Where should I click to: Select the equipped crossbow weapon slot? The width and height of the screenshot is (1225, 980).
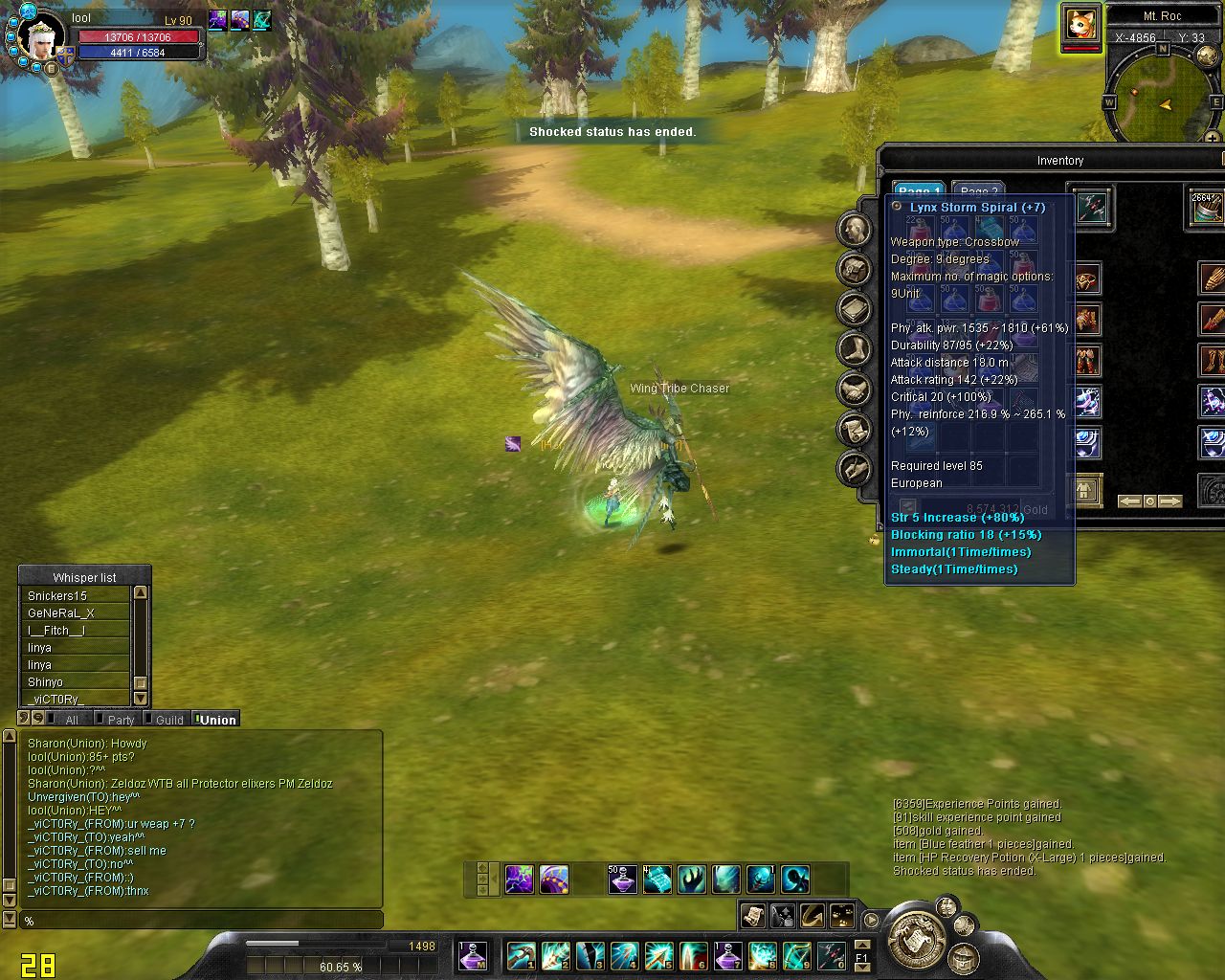(1090, 207)
